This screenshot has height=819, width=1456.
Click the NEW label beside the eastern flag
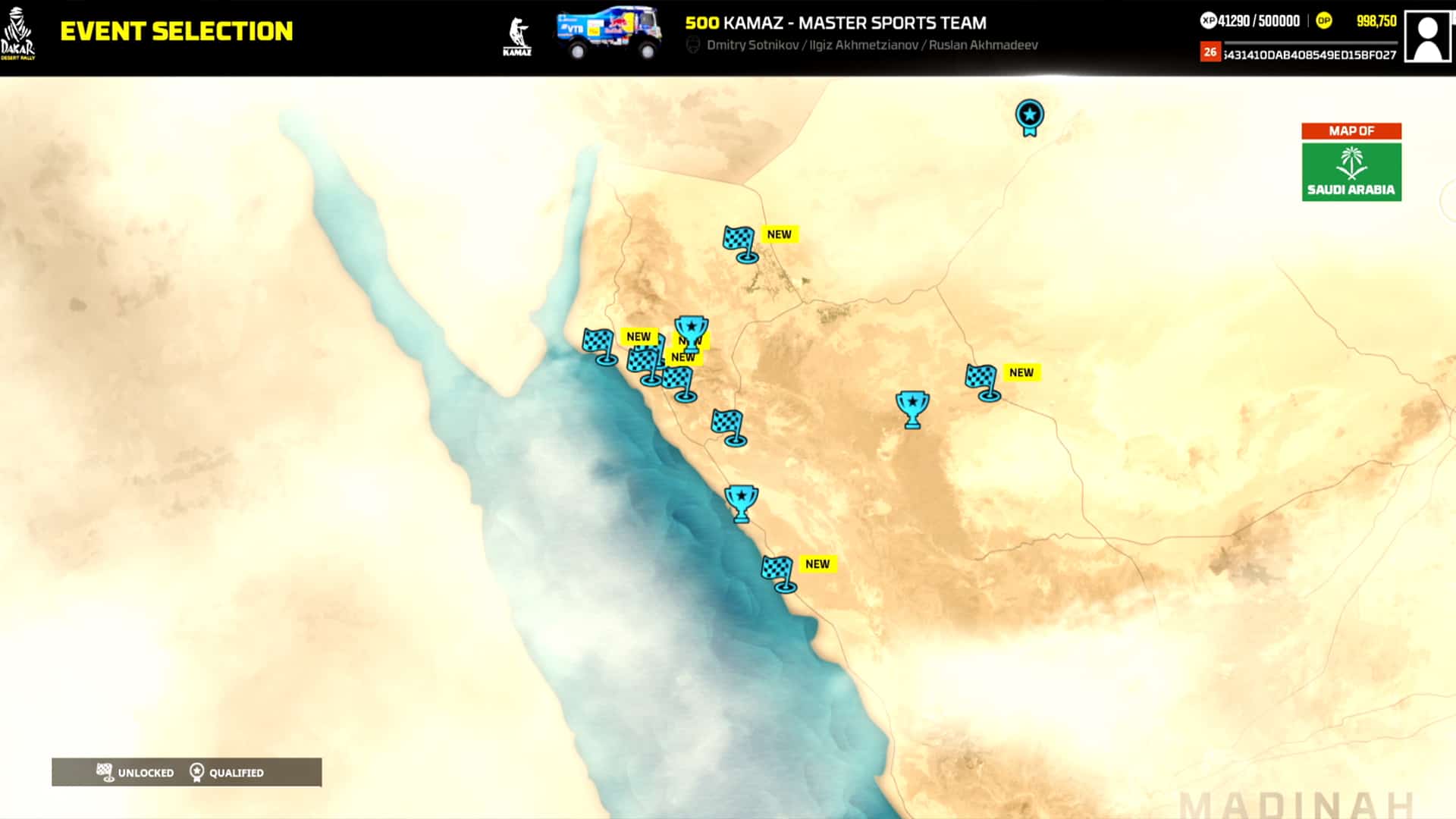click(x=1021, y=372)
